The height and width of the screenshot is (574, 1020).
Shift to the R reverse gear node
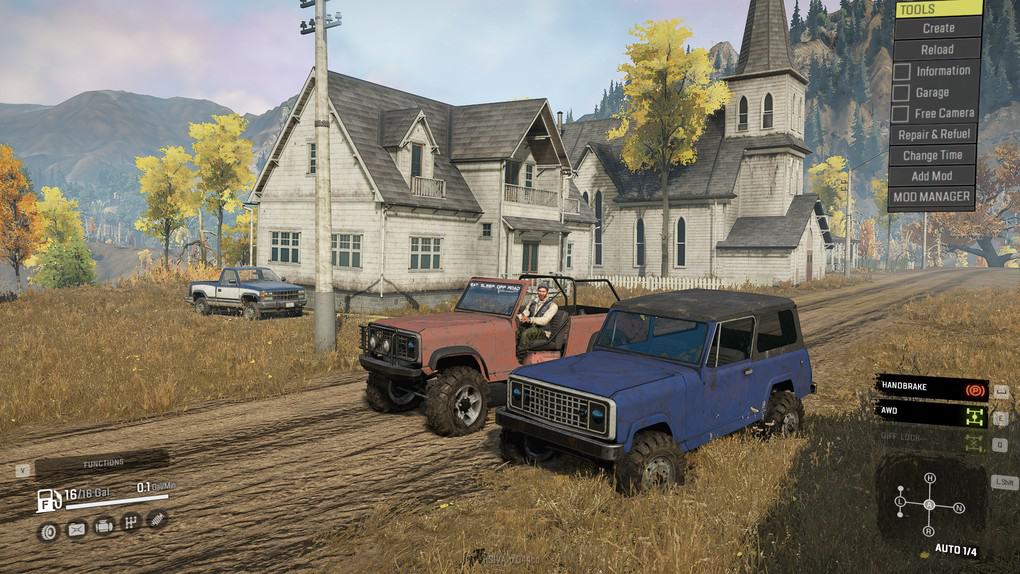[x=929, y=530]
